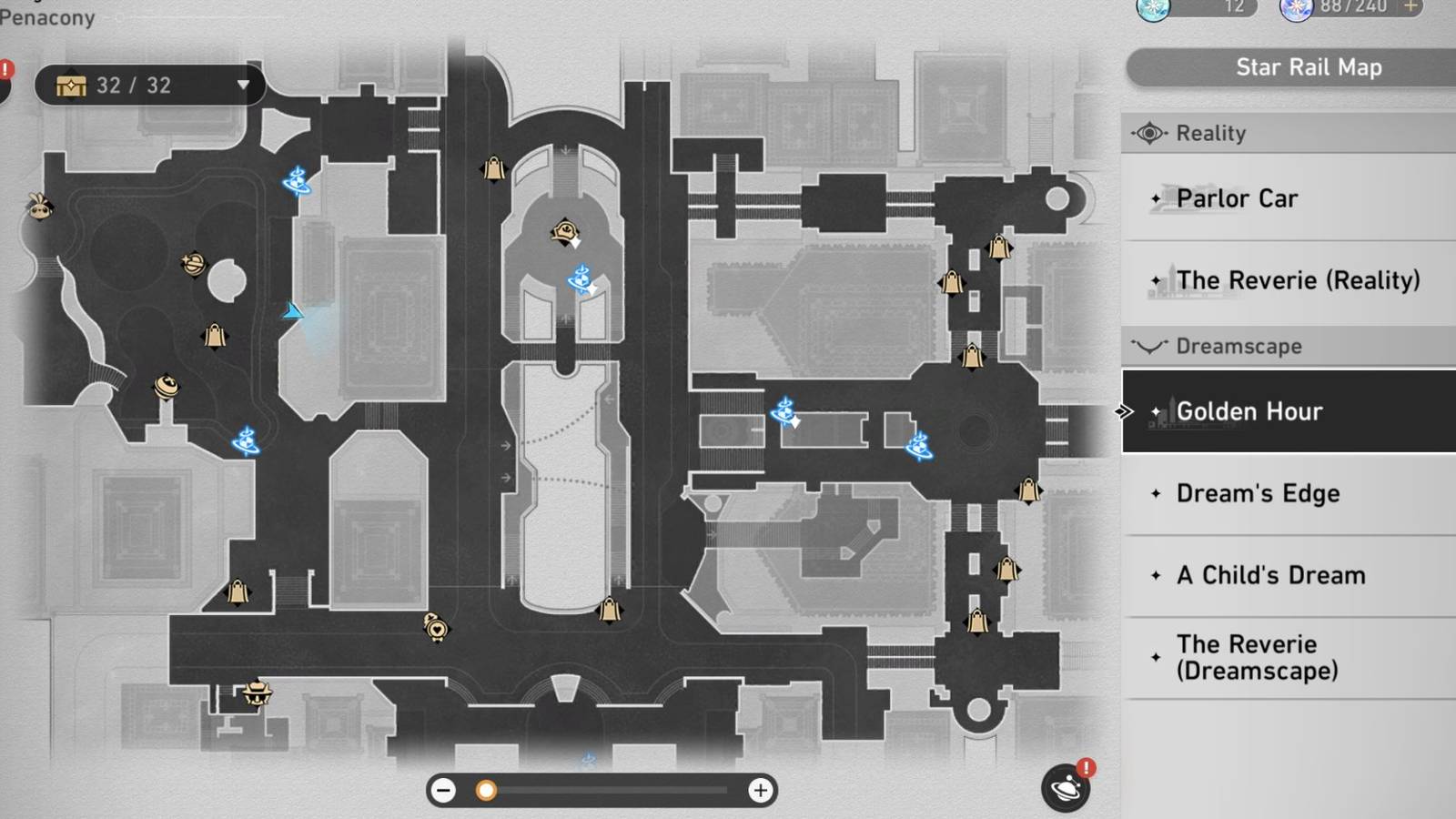Click the zoom slider handle at the bottom
The image size is (1456, 819).
pyautogui.click(x=487, y=791)
